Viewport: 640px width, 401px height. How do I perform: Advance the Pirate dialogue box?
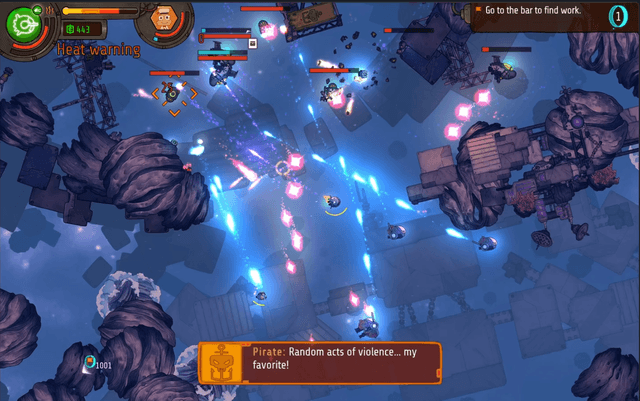point(340,362)
